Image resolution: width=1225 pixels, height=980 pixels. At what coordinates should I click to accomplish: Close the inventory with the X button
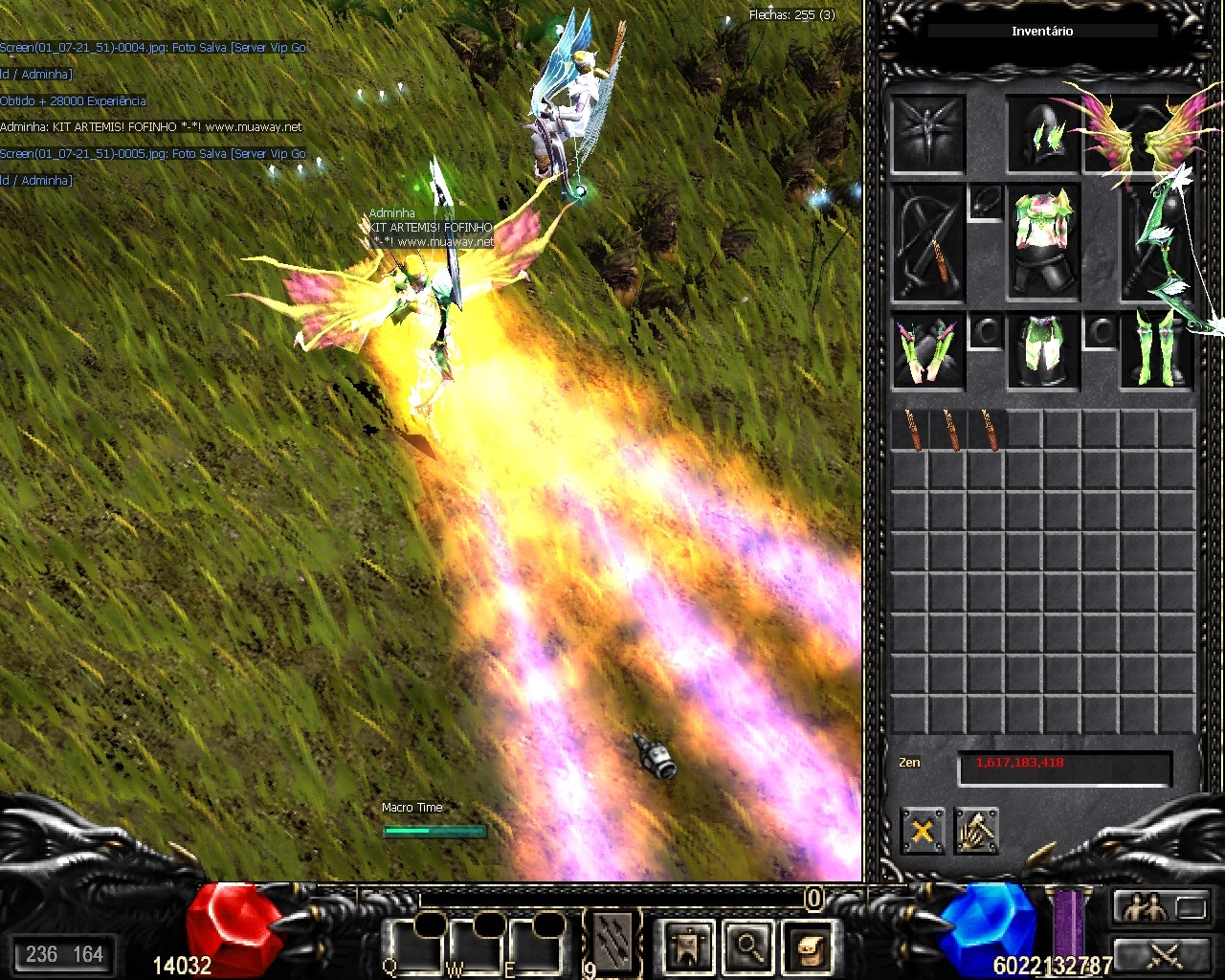tap(923, 830)
